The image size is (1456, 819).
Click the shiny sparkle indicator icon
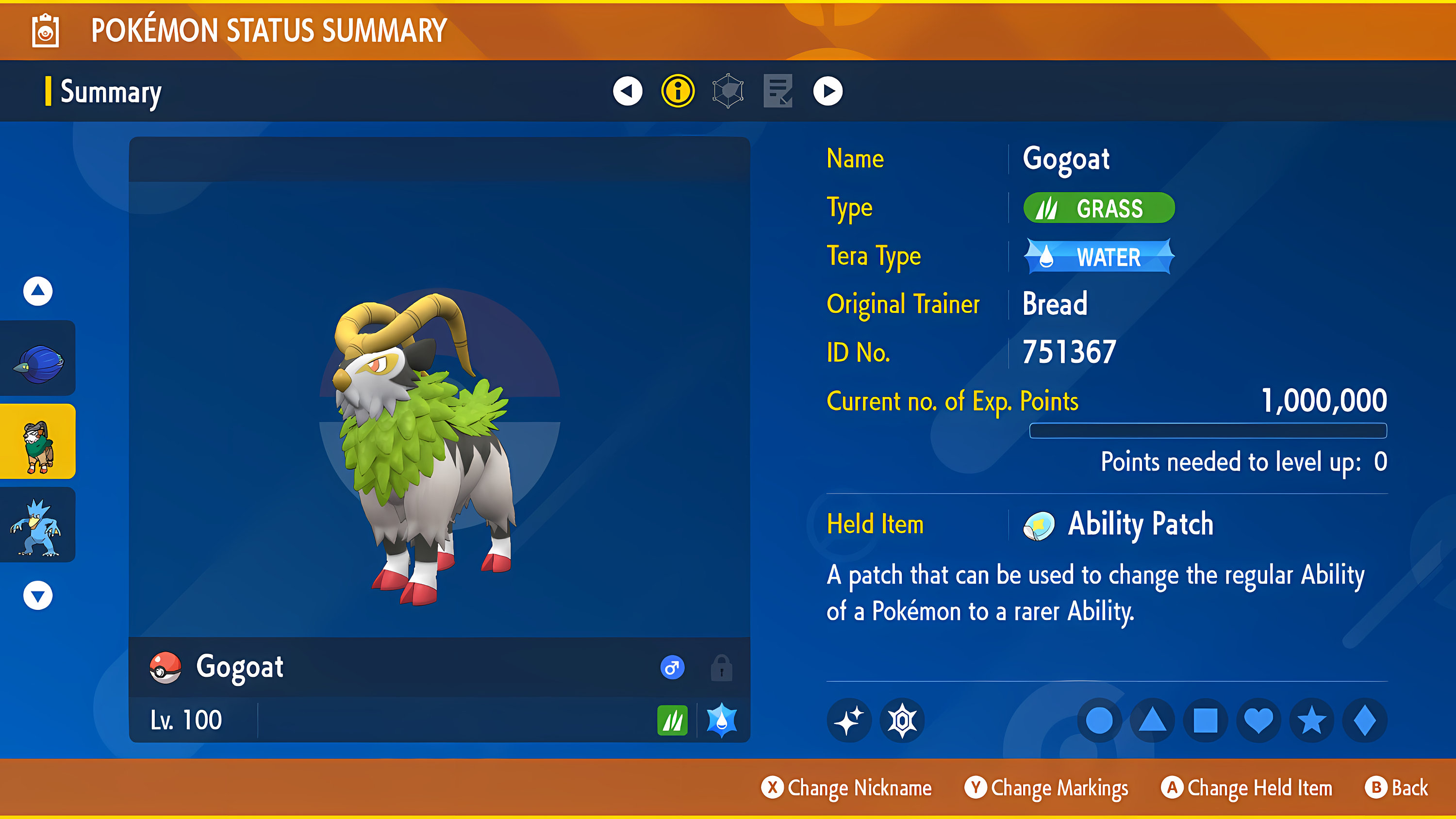[849, 720]
